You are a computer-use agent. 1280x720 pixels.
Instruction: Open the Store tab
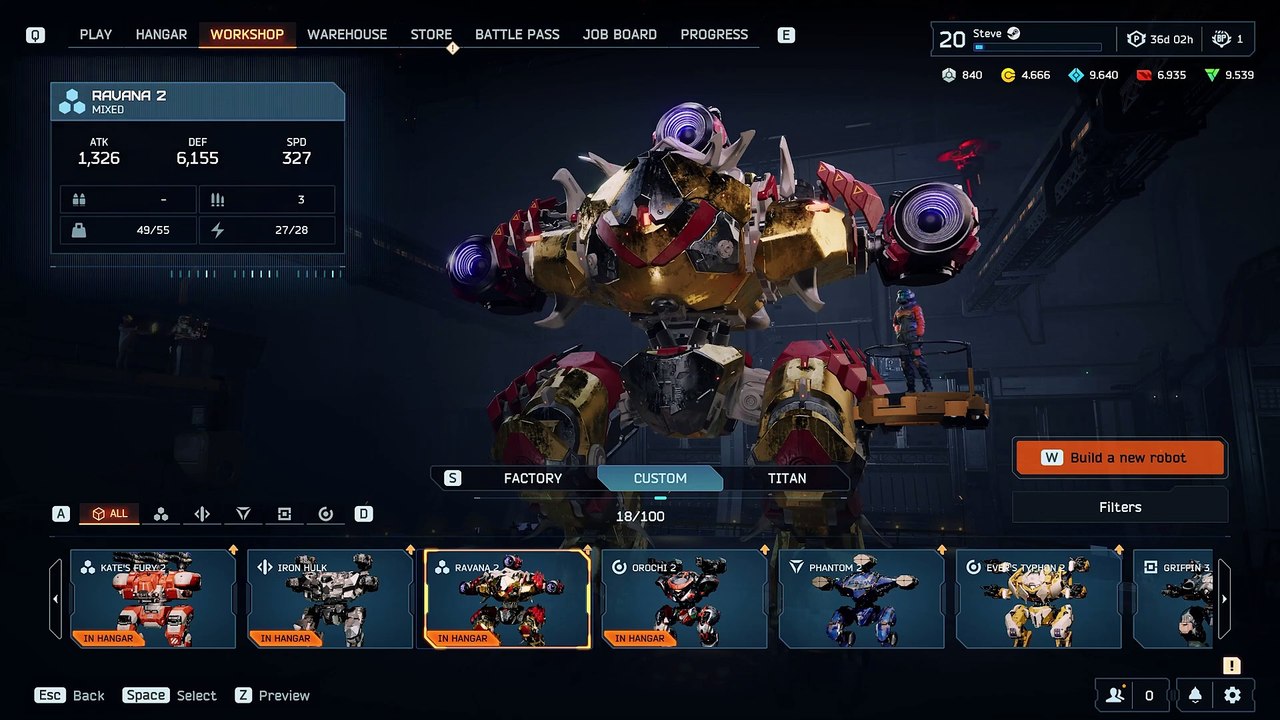tap(431, 34)
